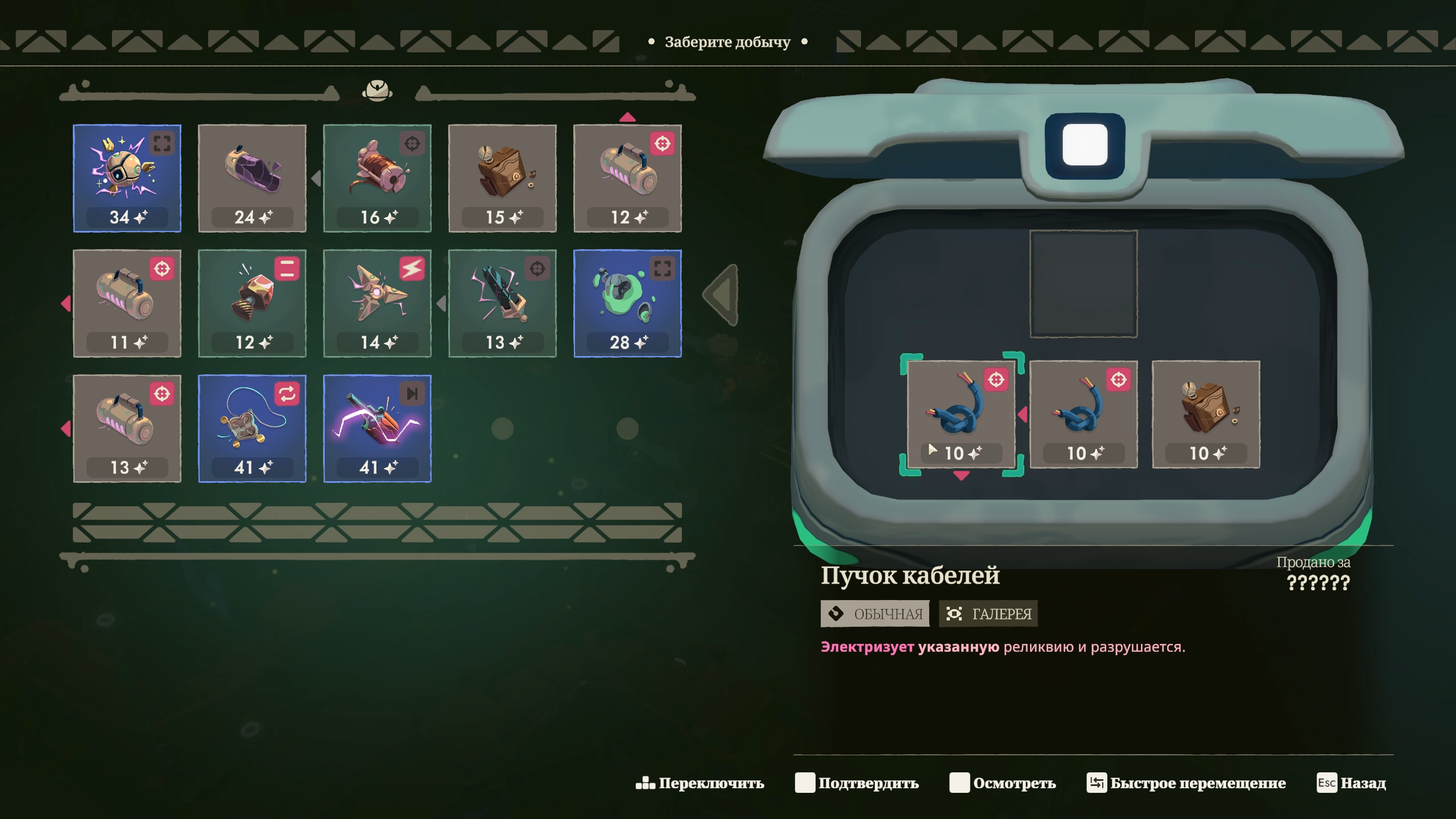Screen dimensions: 1456x819
Task: Select the sparking robot head relic worth 34
Action: (127, 178)
